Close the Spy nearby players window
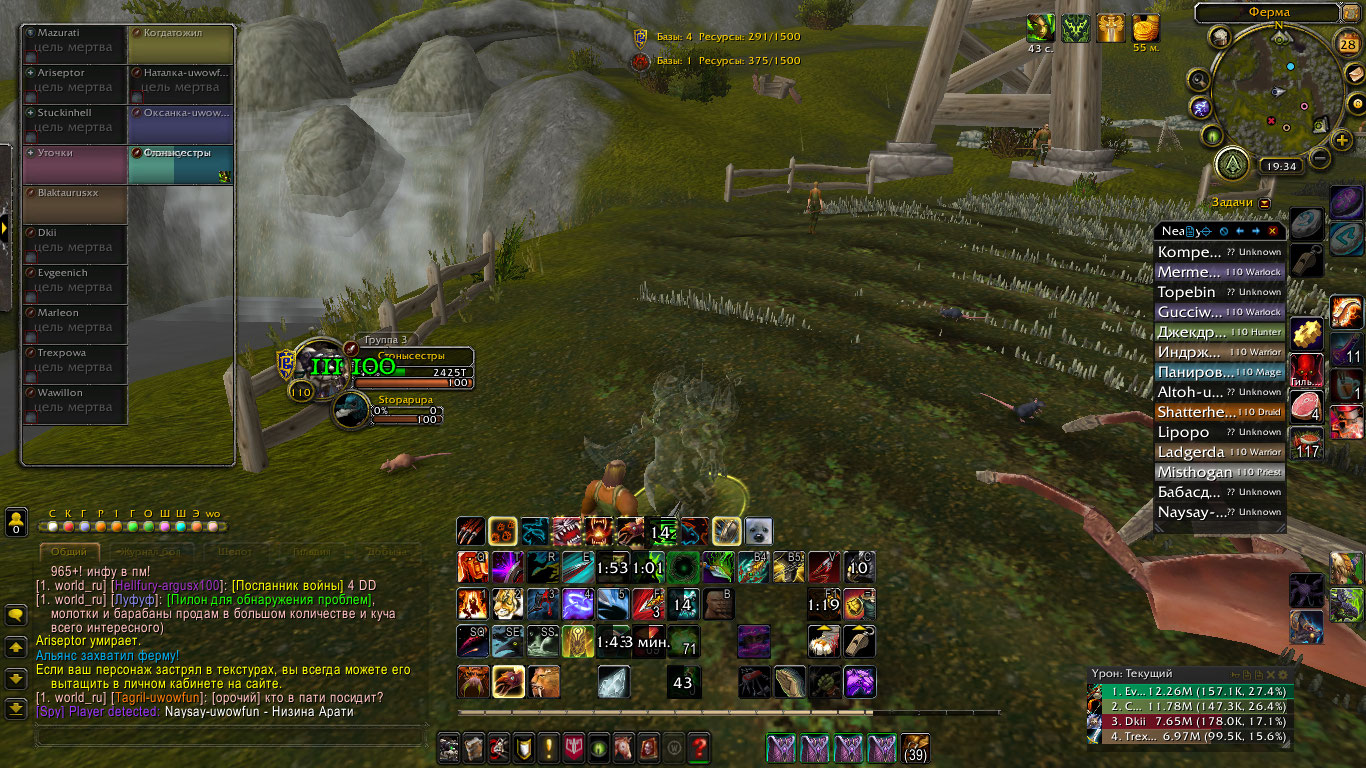Screen dimensions: 1366x768 [x=1272, y=231]
